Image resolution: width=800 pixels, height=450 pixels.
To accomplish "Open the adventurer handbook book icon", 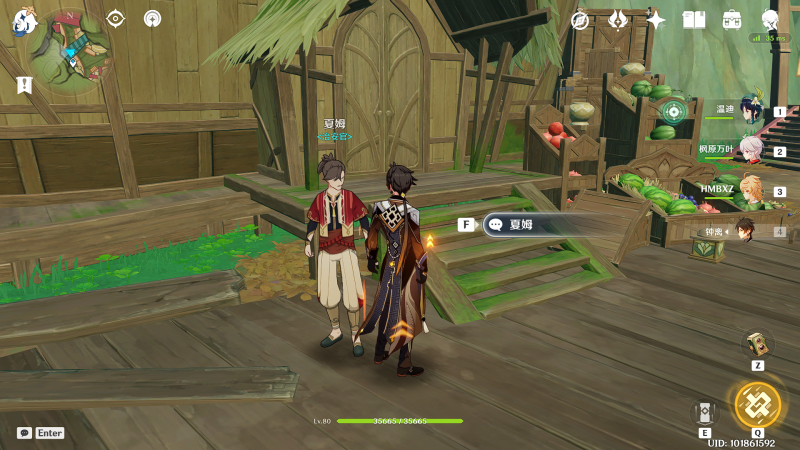I will coord(694,20).
